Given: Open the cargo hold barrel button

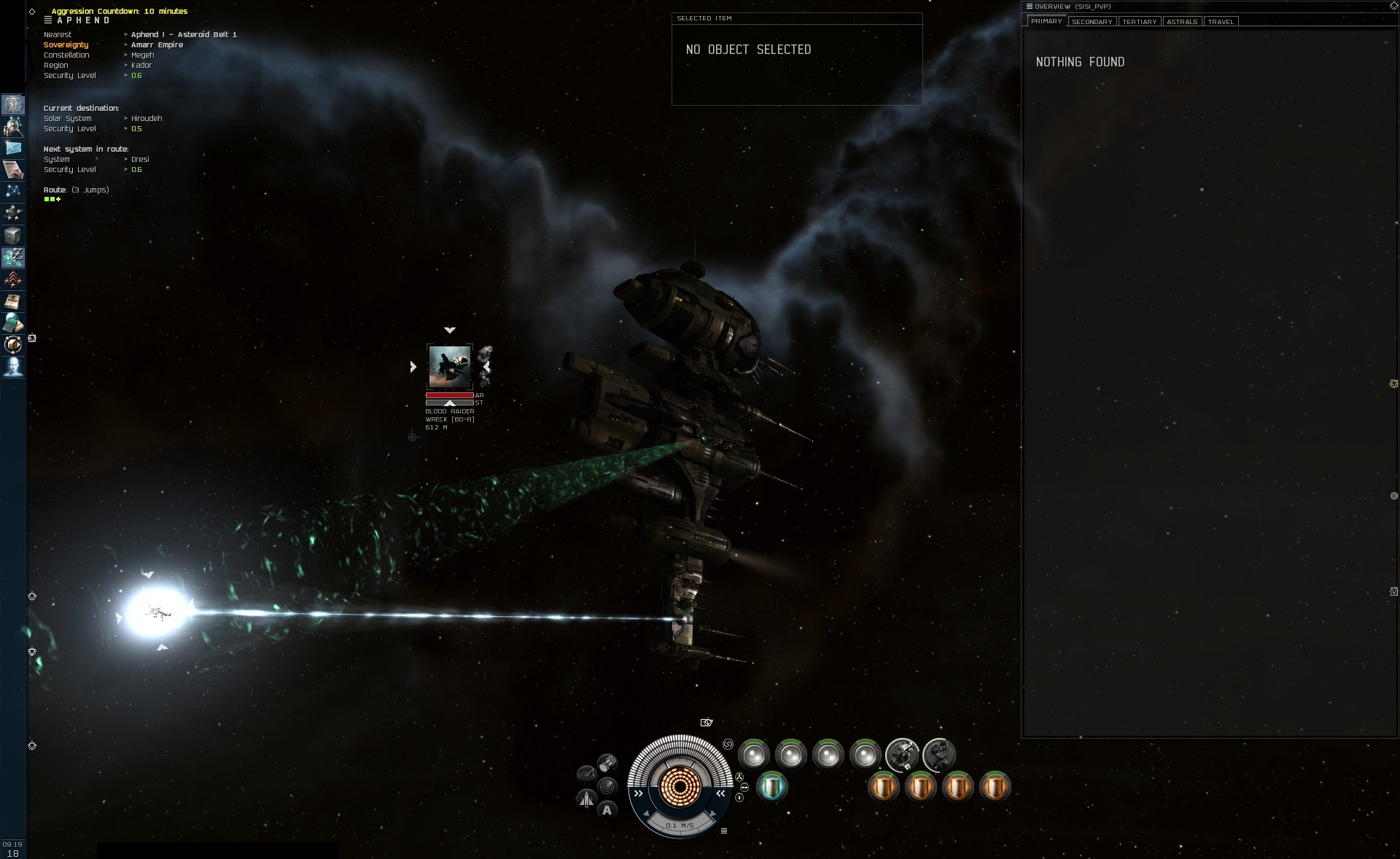Looking at the screenshot, I should click(x=607, y=763).
